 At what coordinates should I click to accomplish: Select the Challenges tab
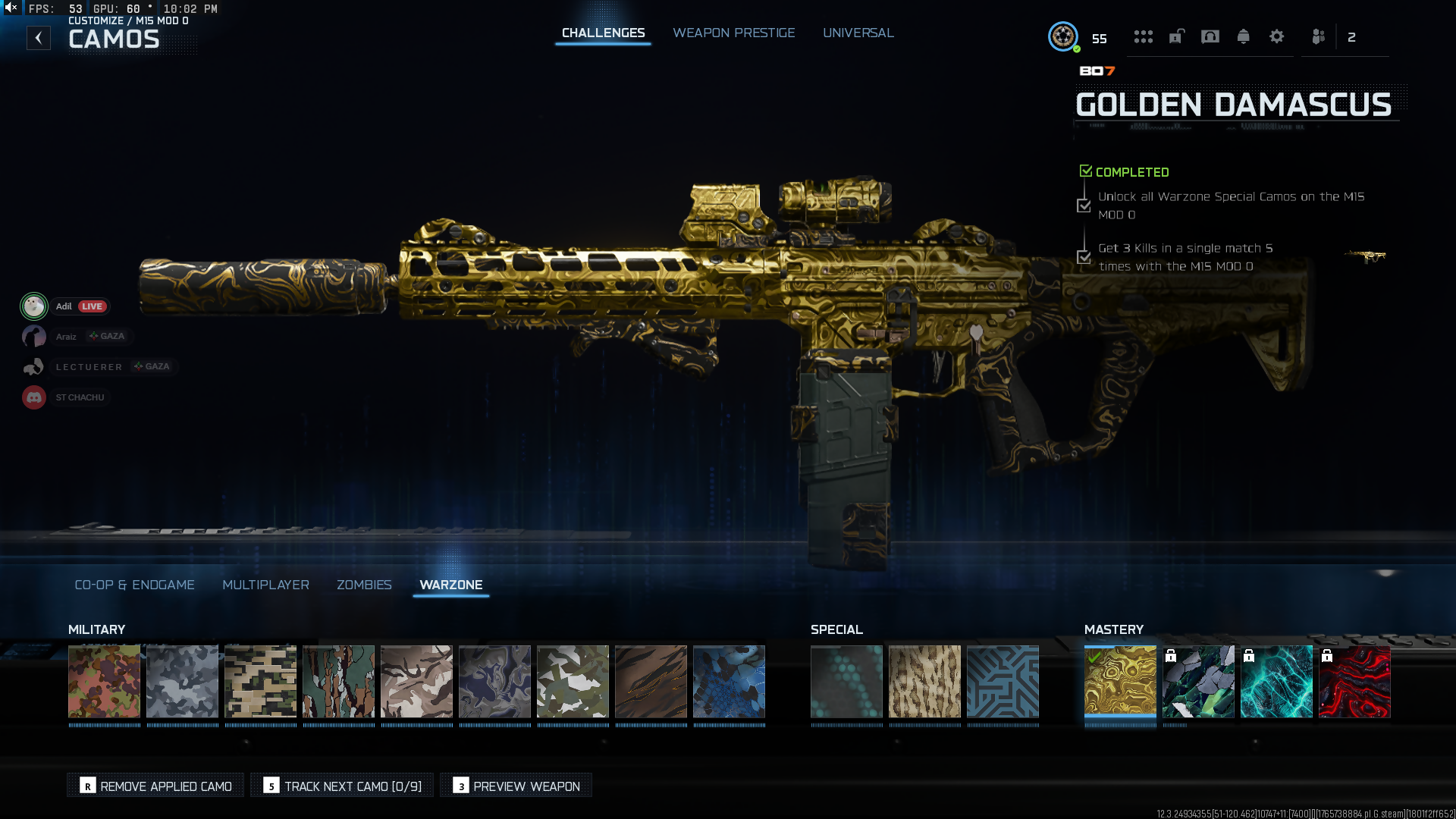[603, 33]
